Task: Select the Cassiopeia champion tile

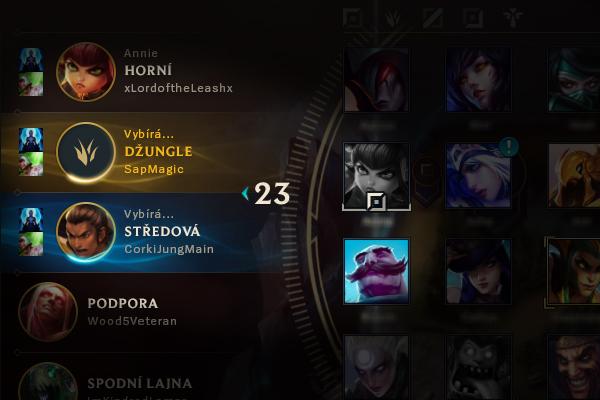Action: (574, 270)
